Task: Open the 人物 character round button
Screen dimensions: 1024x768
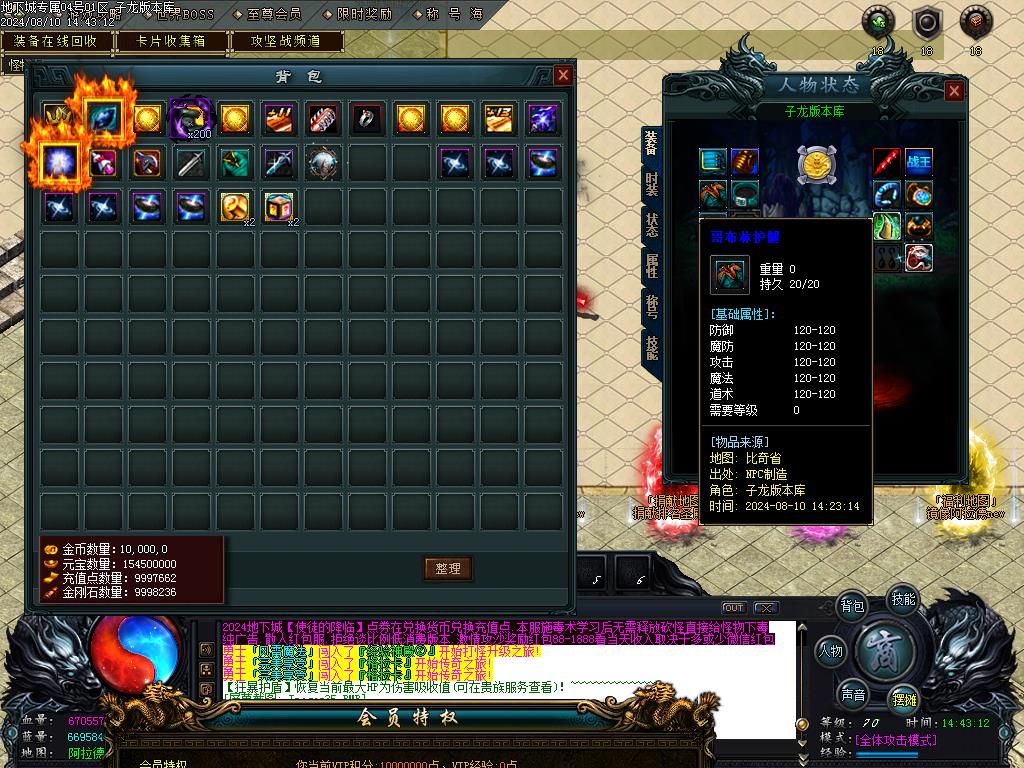Action: point(831,651)
